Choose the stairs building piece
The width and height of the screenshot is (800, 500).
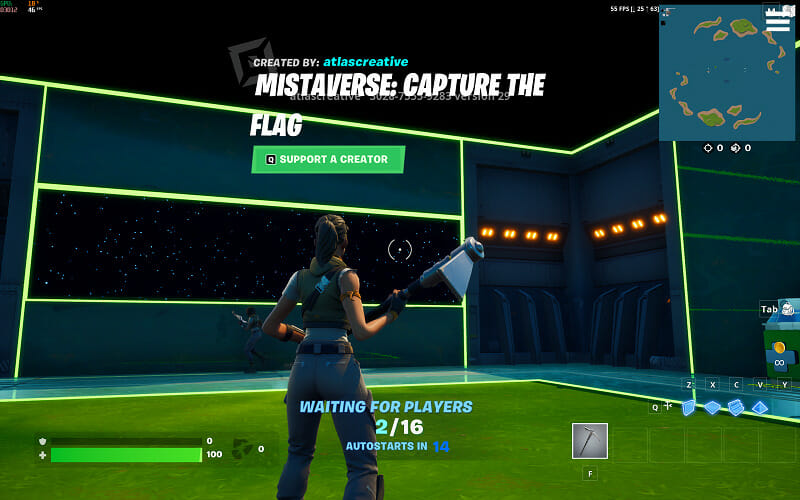[x=736, y=407]
